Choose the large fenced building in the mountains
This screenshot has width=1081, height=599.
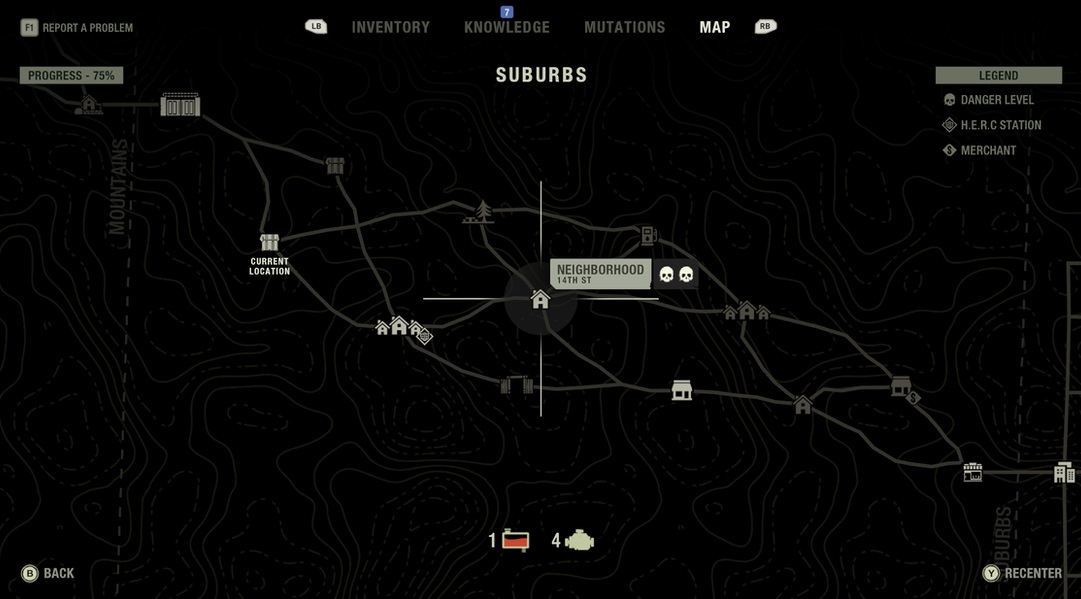point(180,105)
